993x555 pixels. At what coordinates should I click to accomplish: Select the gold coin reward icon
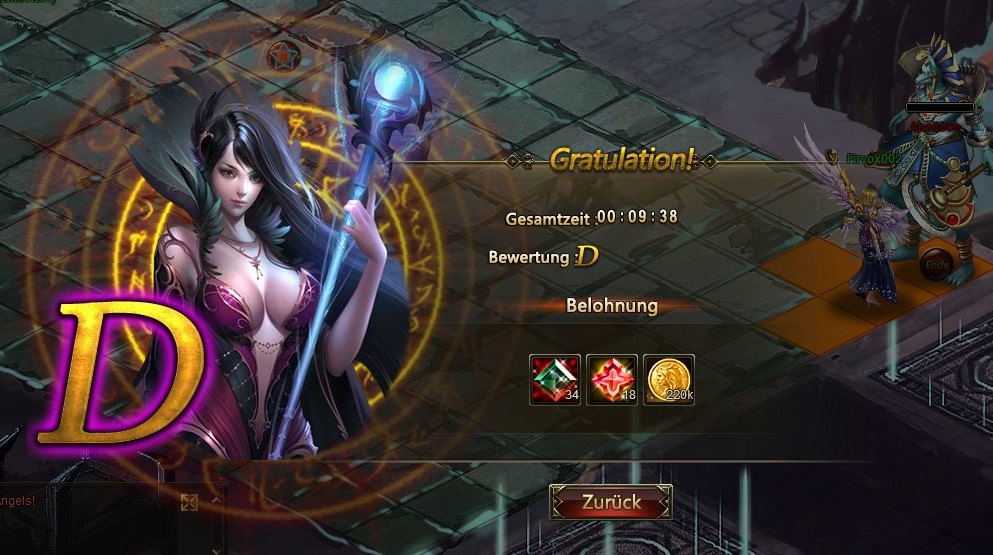coord(669,380)
